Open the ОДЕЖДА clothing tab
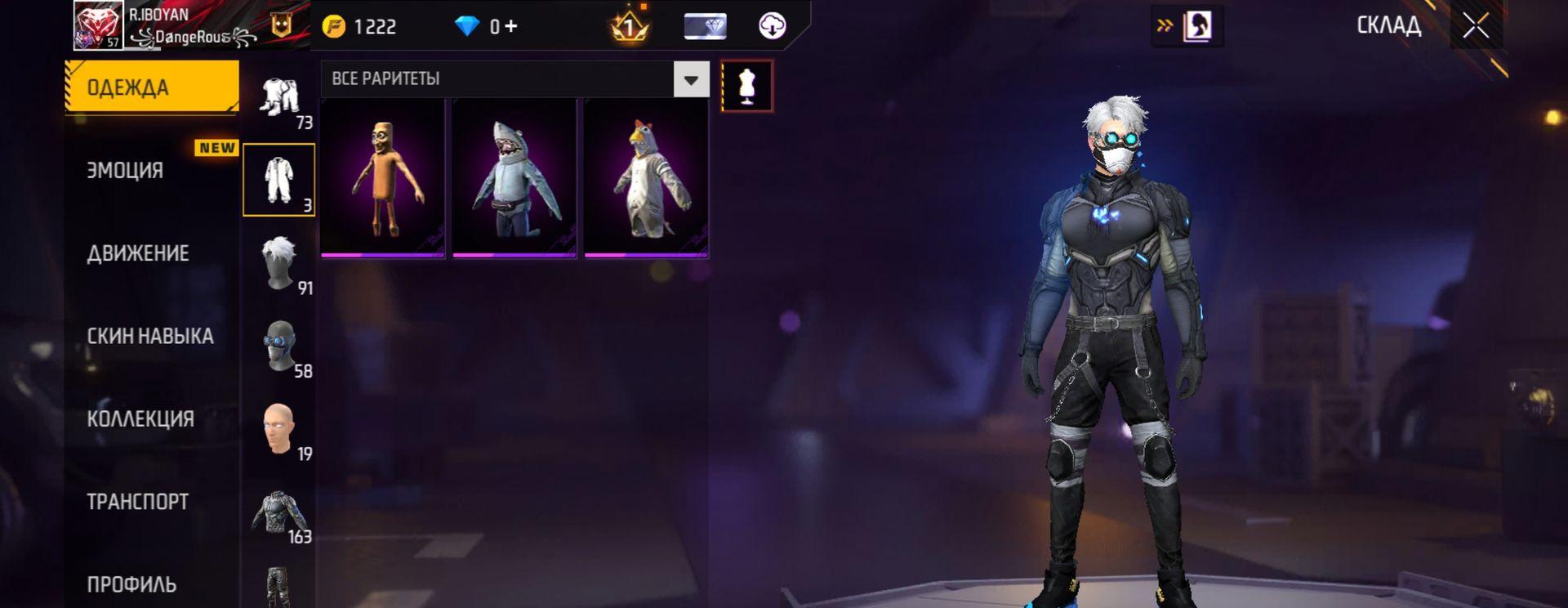The width and height of the screenshot is (1568, 608). coord(152,87)
